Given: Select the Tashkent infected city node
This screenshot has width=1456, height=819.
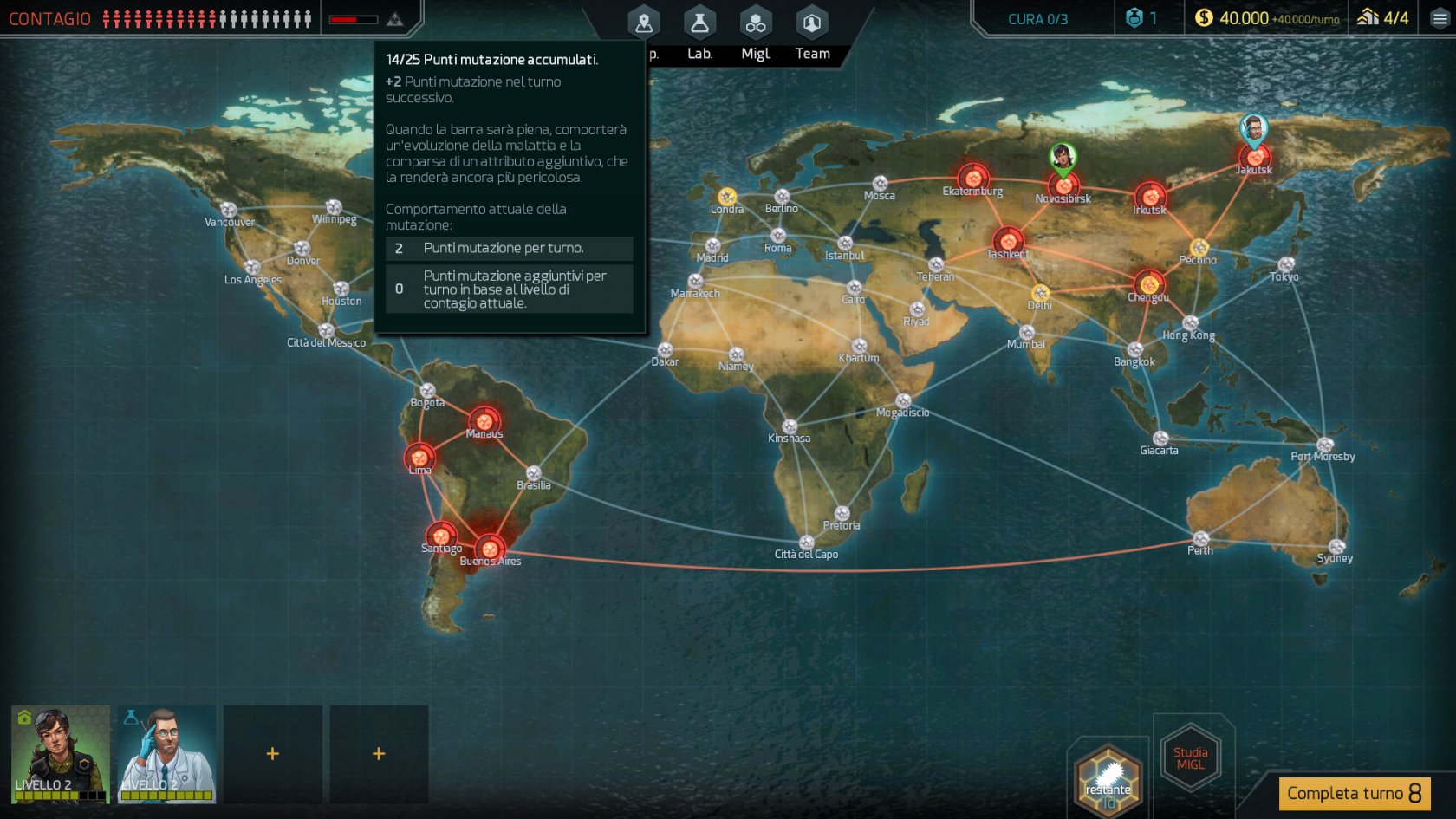Looking at the screenshot, I should point(1008,241).
